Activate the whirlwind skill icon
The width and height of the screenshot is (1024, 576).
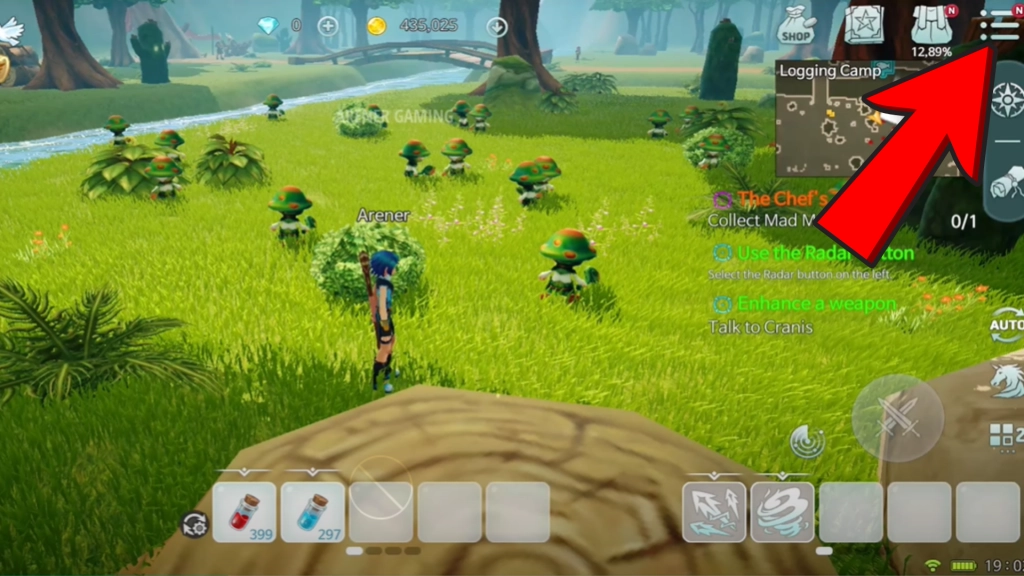point(782,512)
